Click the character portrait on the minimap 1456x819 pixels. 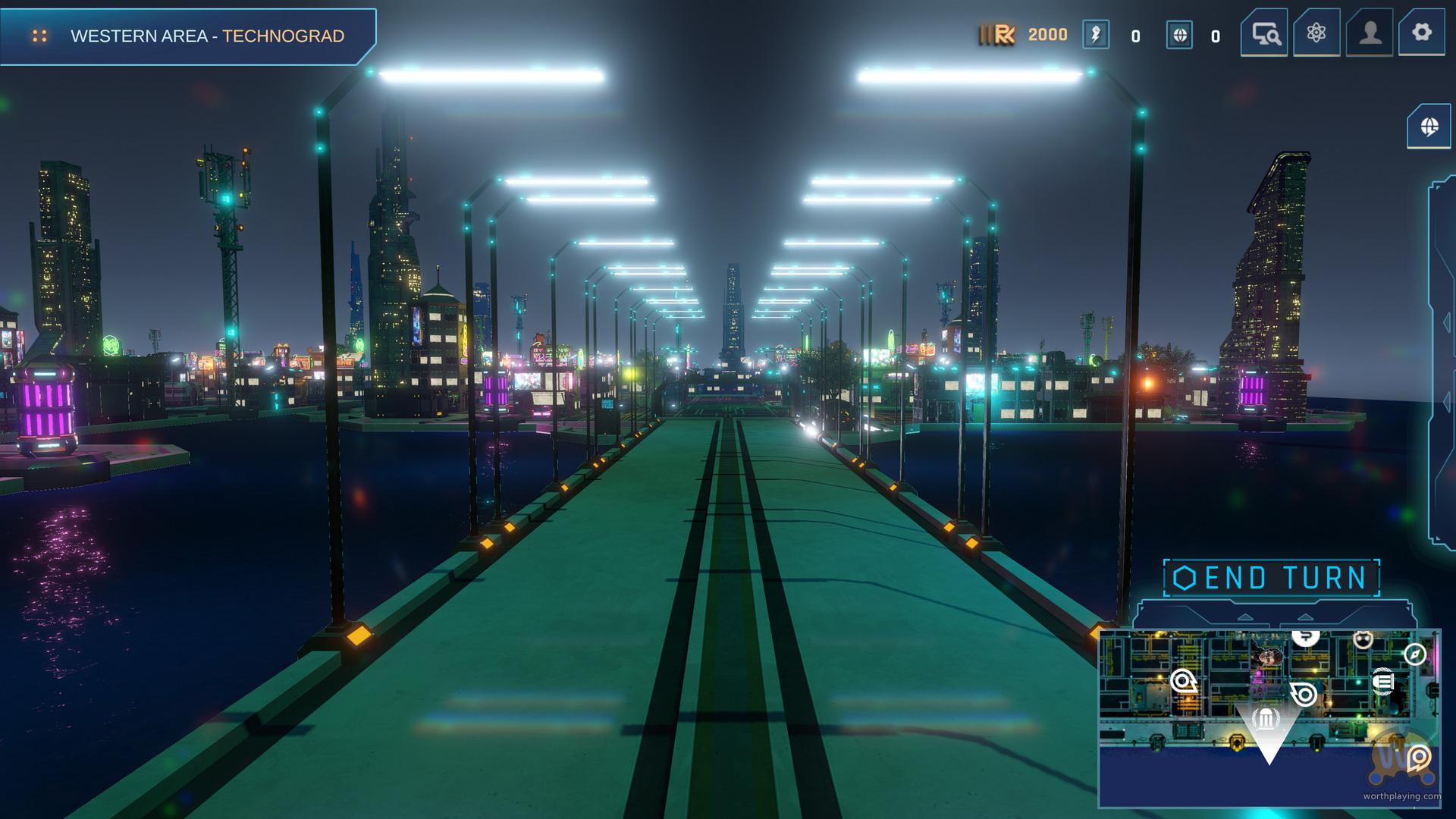[1267, 654]
